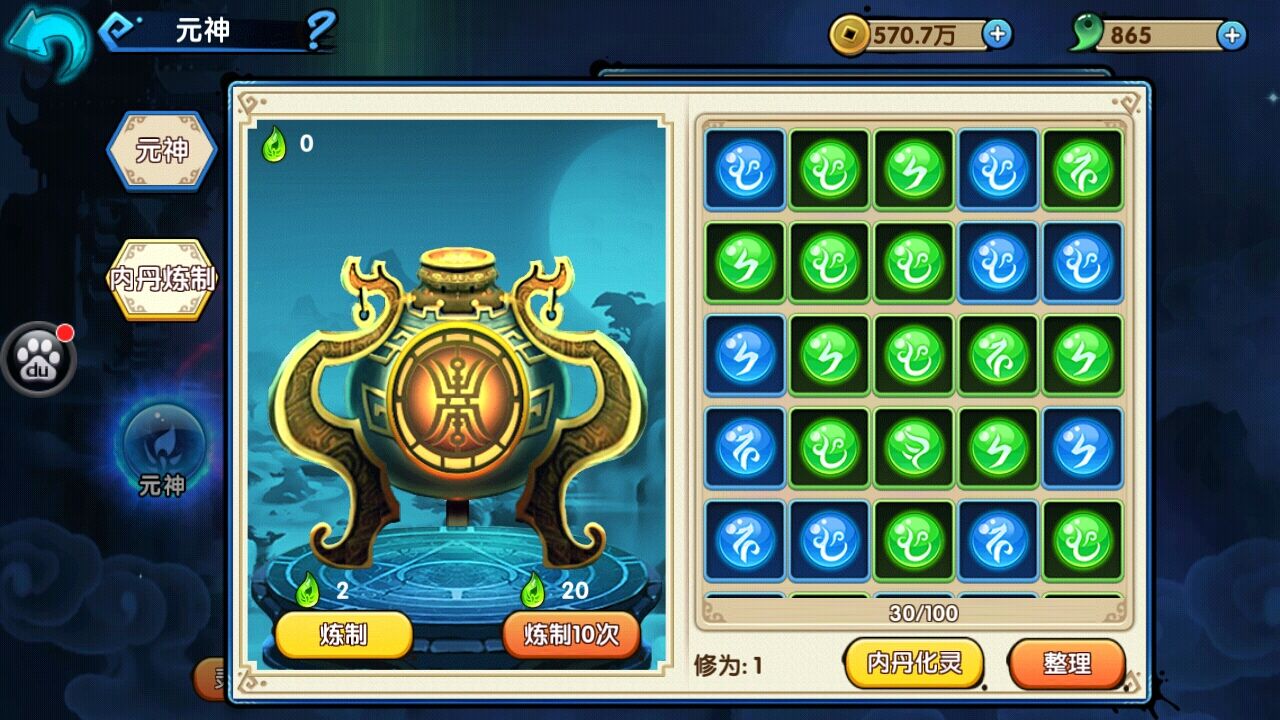Image resolution: width=1280 pixels, height=720 pixels.
Task: Open the question mark help
Action: 320,32
